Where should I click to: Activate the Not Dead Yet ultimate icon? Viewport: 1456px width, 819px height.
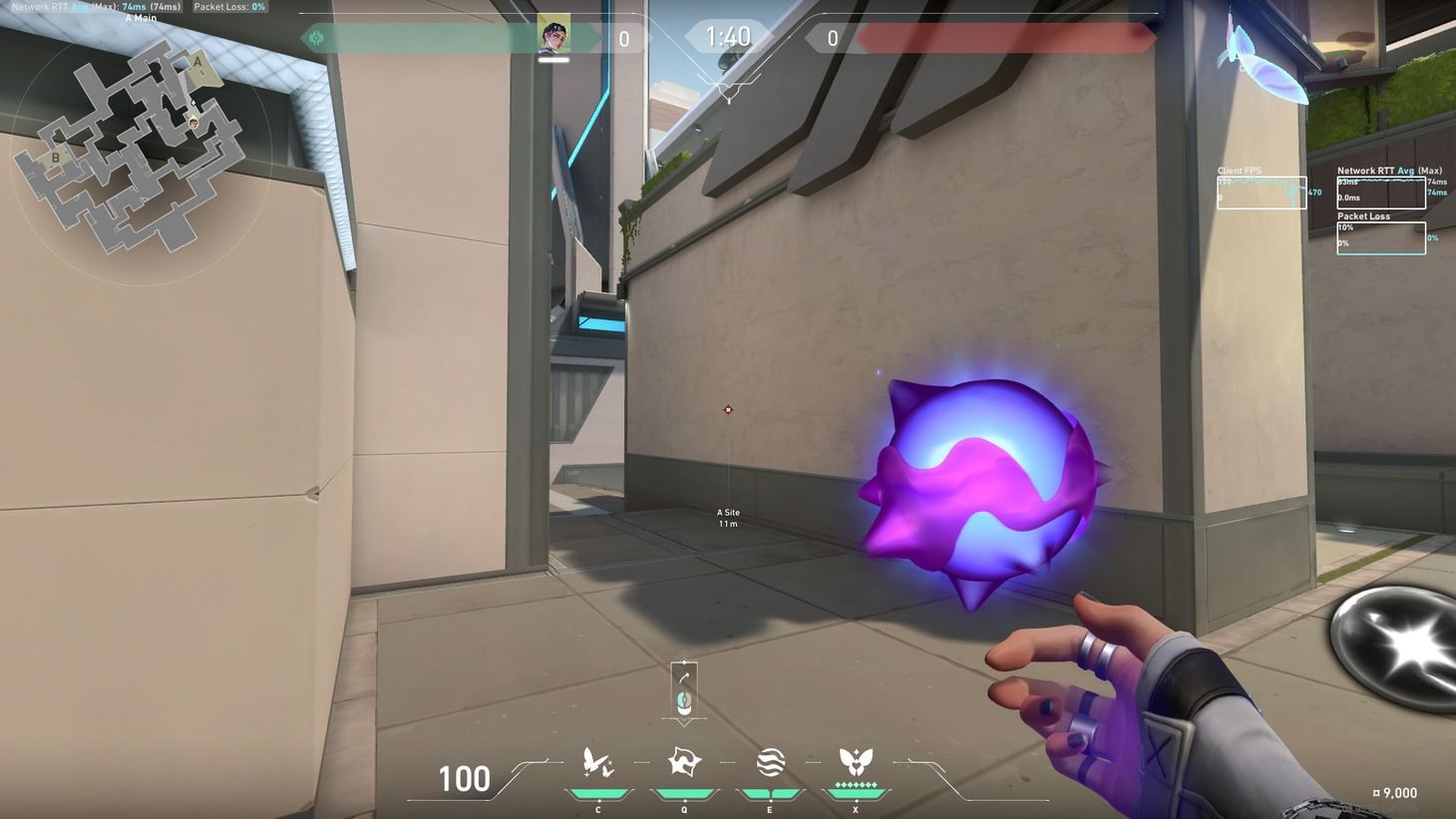[x=855, y=760]
